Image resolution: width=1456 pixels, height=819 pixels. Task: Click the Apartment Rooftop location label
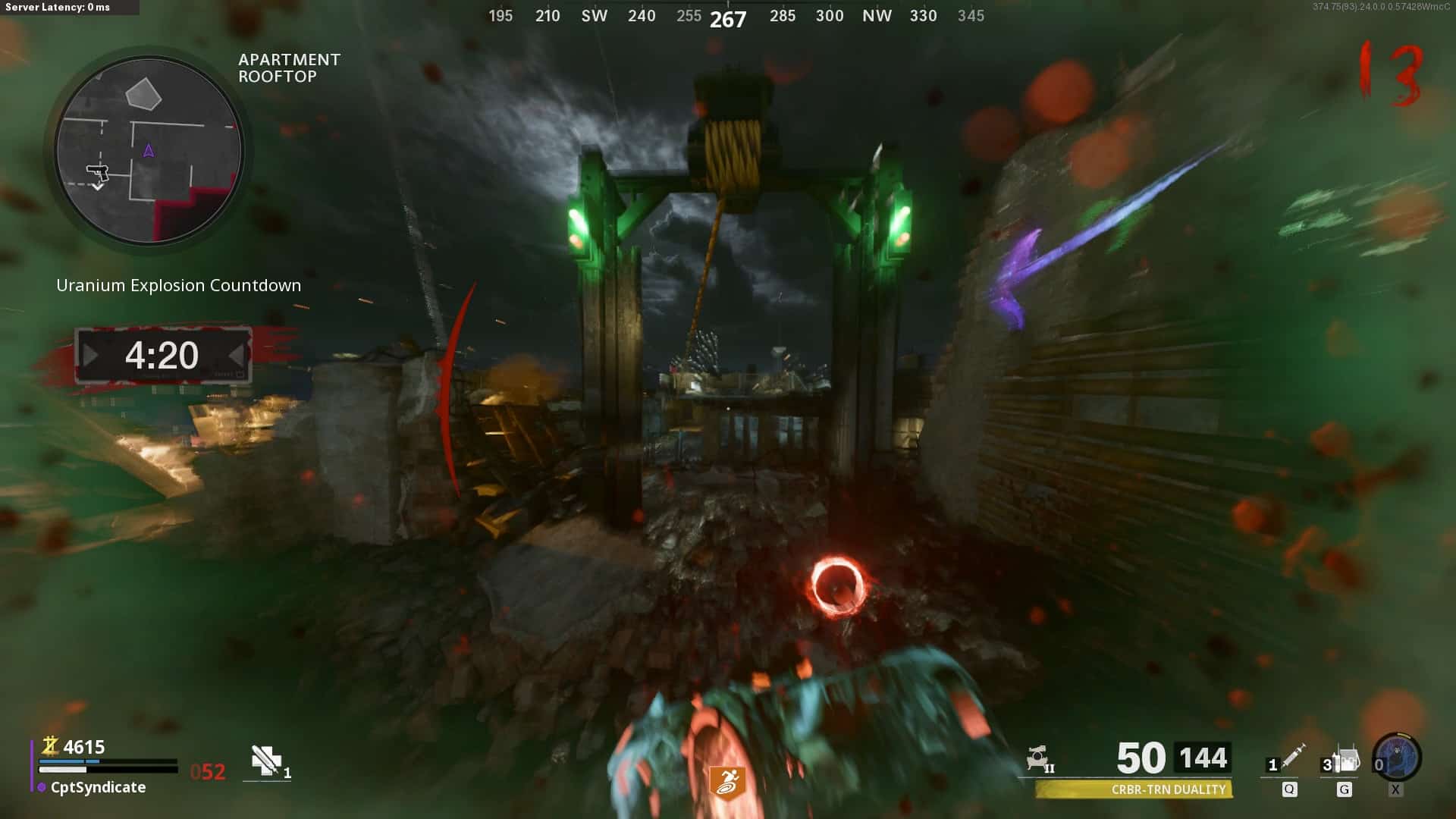click(x=289, y=68)
